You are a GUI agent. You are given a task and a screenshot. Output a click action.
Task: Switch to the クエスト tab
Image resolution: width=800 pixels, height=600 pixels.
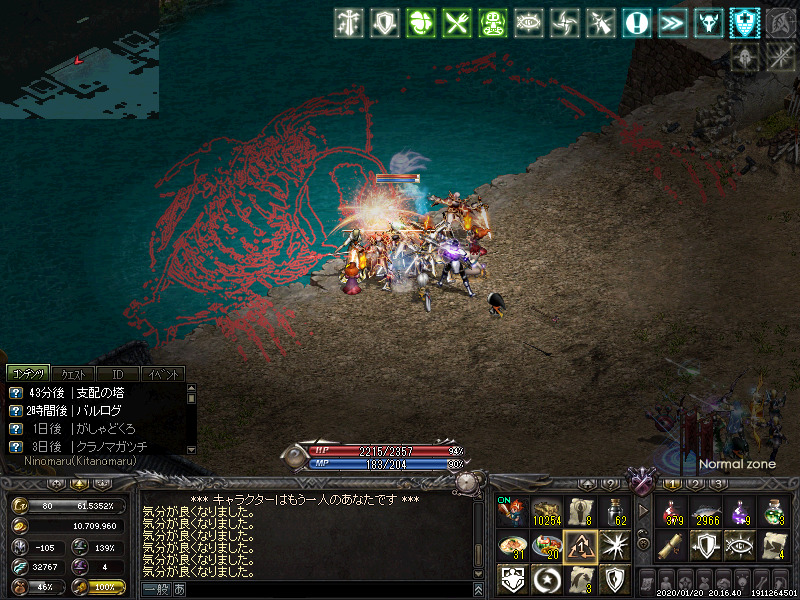pyautogui.click(x=72, y=373)
